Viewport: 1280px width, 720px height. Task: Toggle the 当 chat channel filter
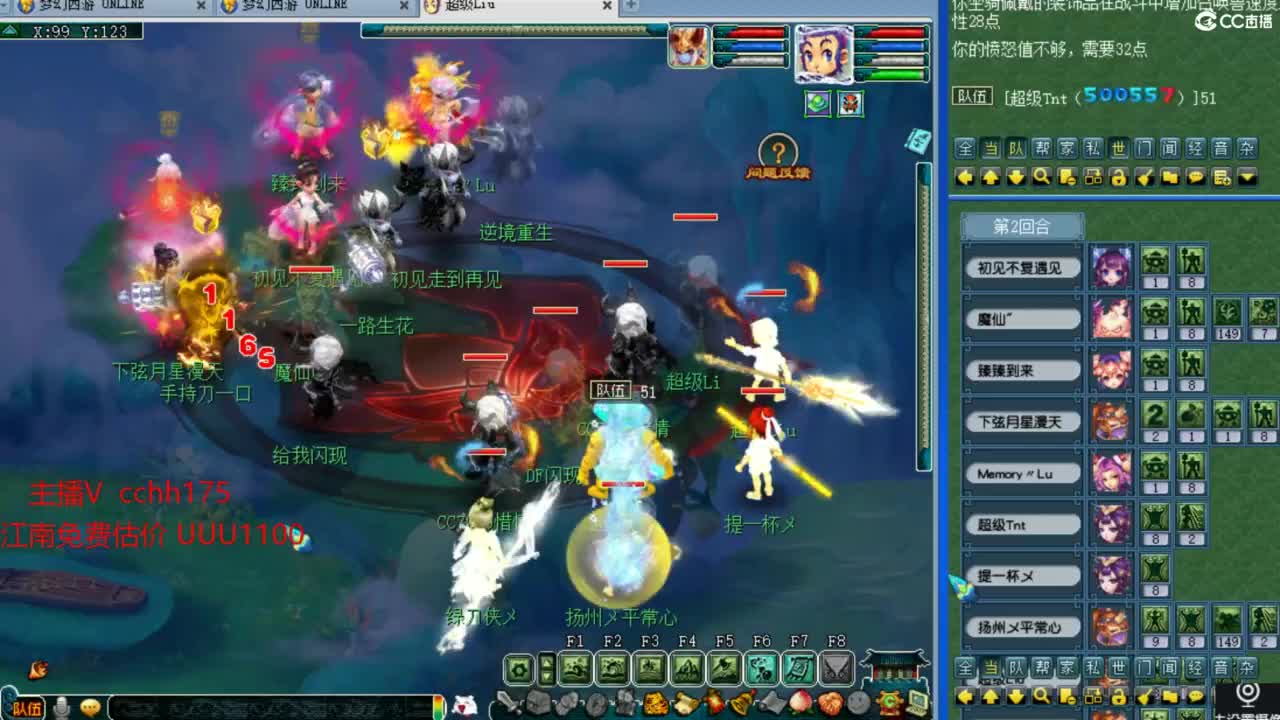pyautogui.click(x=993, y=149)
